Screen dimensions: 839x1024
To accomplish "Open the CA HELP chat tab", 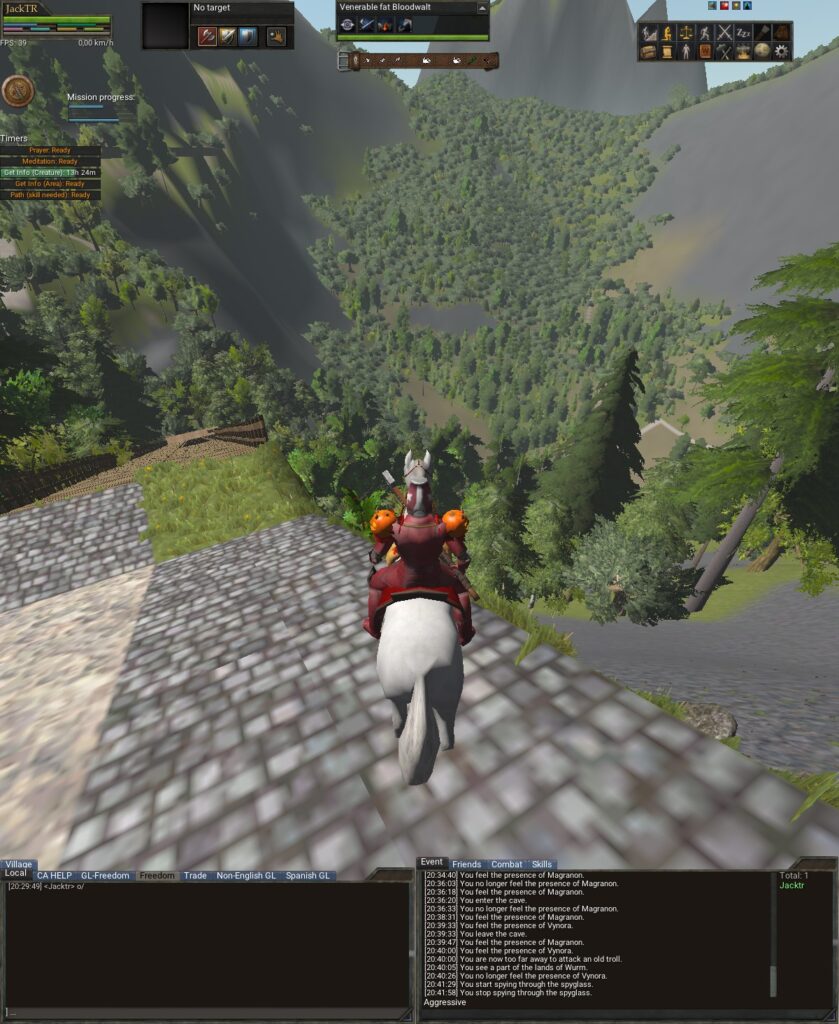I will [x=54, y=876].
